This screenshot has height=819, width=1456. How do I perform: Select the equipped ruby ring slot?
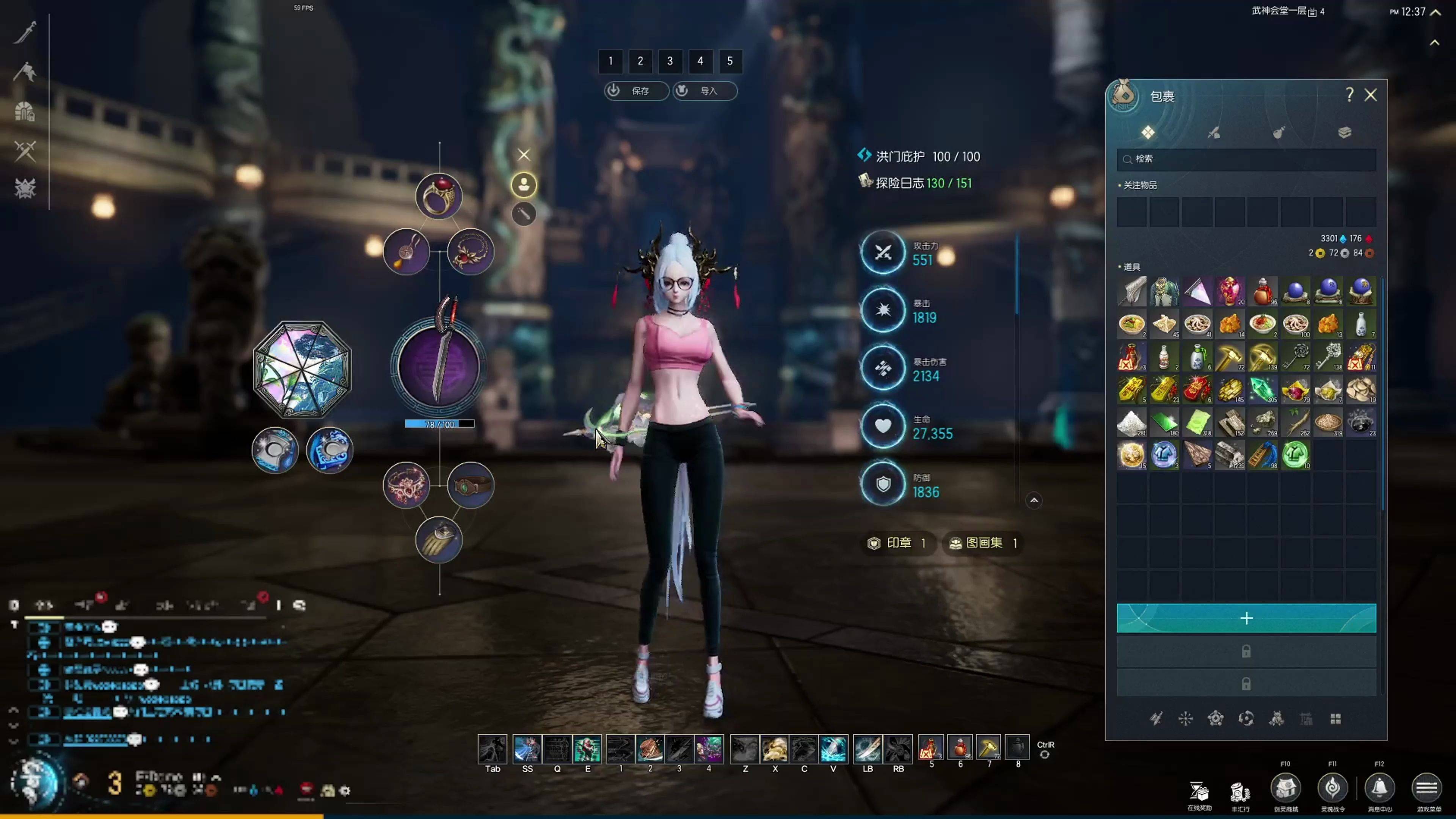click(439, 196)
